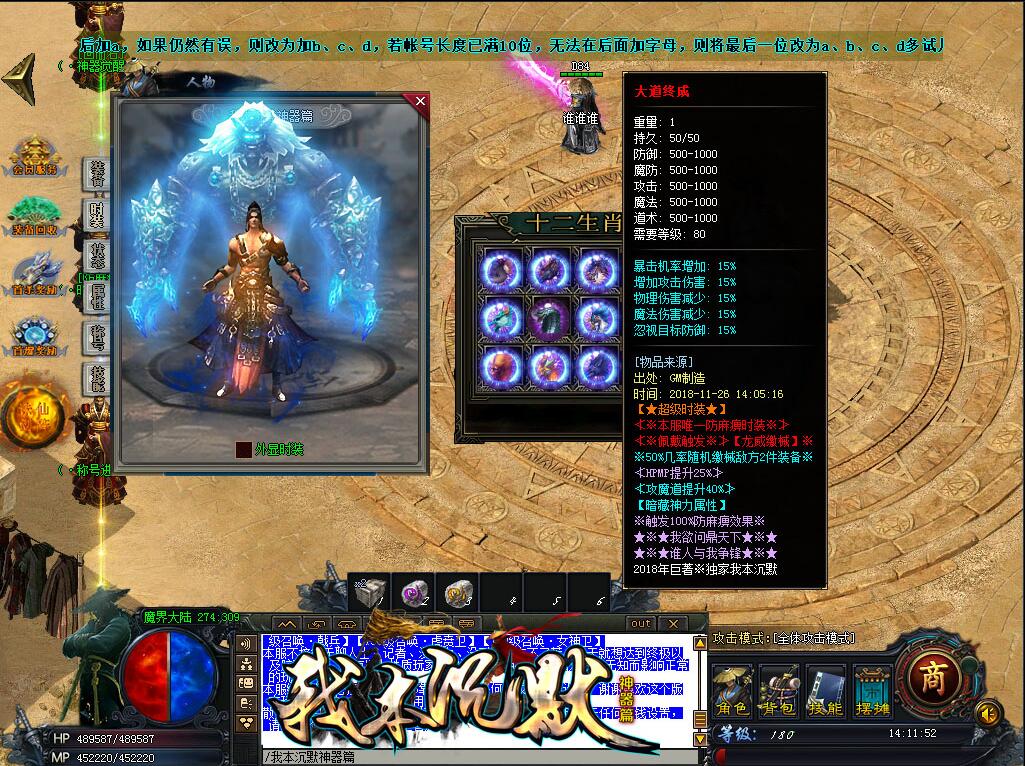Open the 背包 backpack button

pyautogui.click(x=778, y=690)
